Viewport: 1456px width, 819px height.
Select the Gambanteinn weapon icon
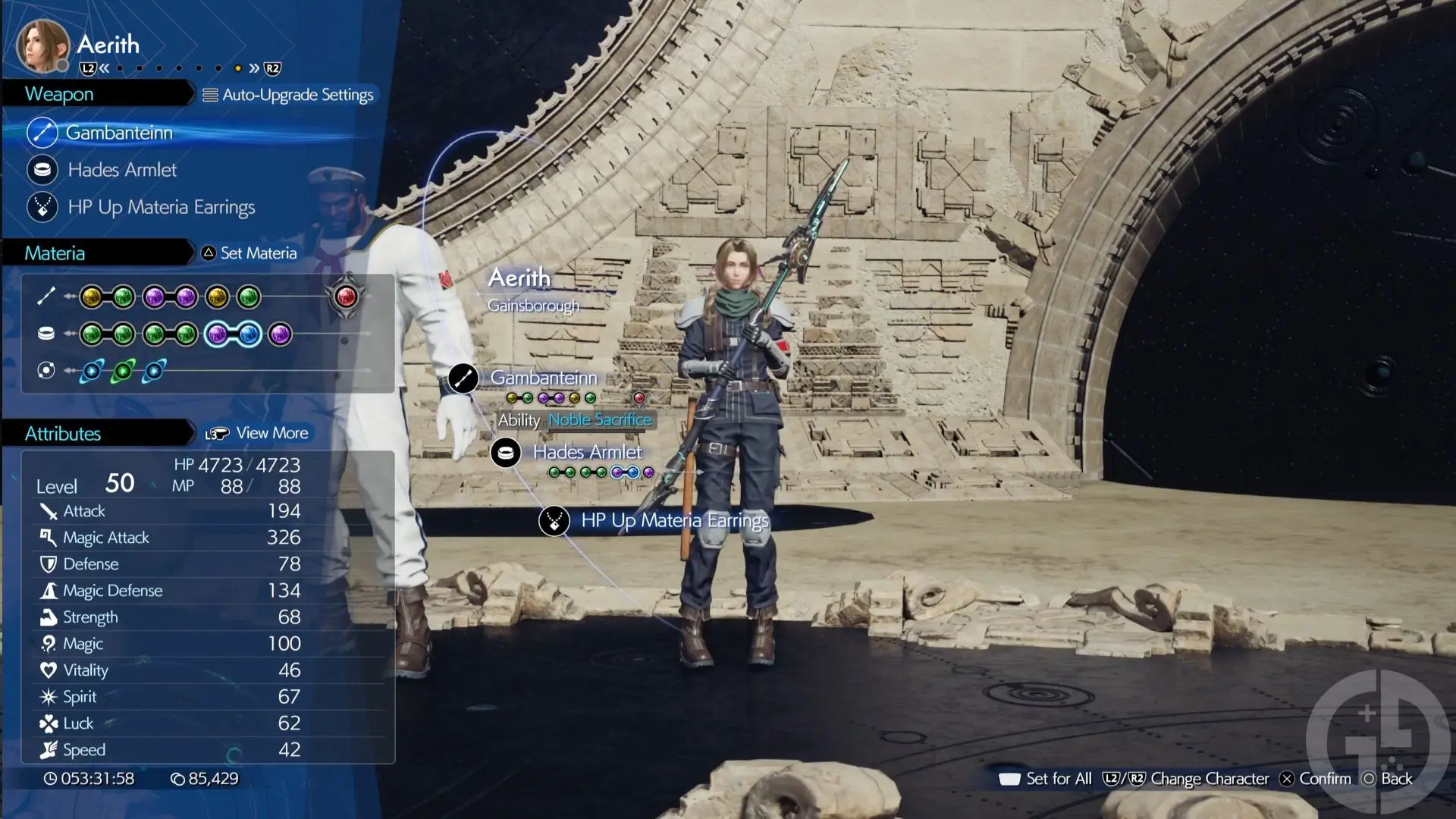42,132
